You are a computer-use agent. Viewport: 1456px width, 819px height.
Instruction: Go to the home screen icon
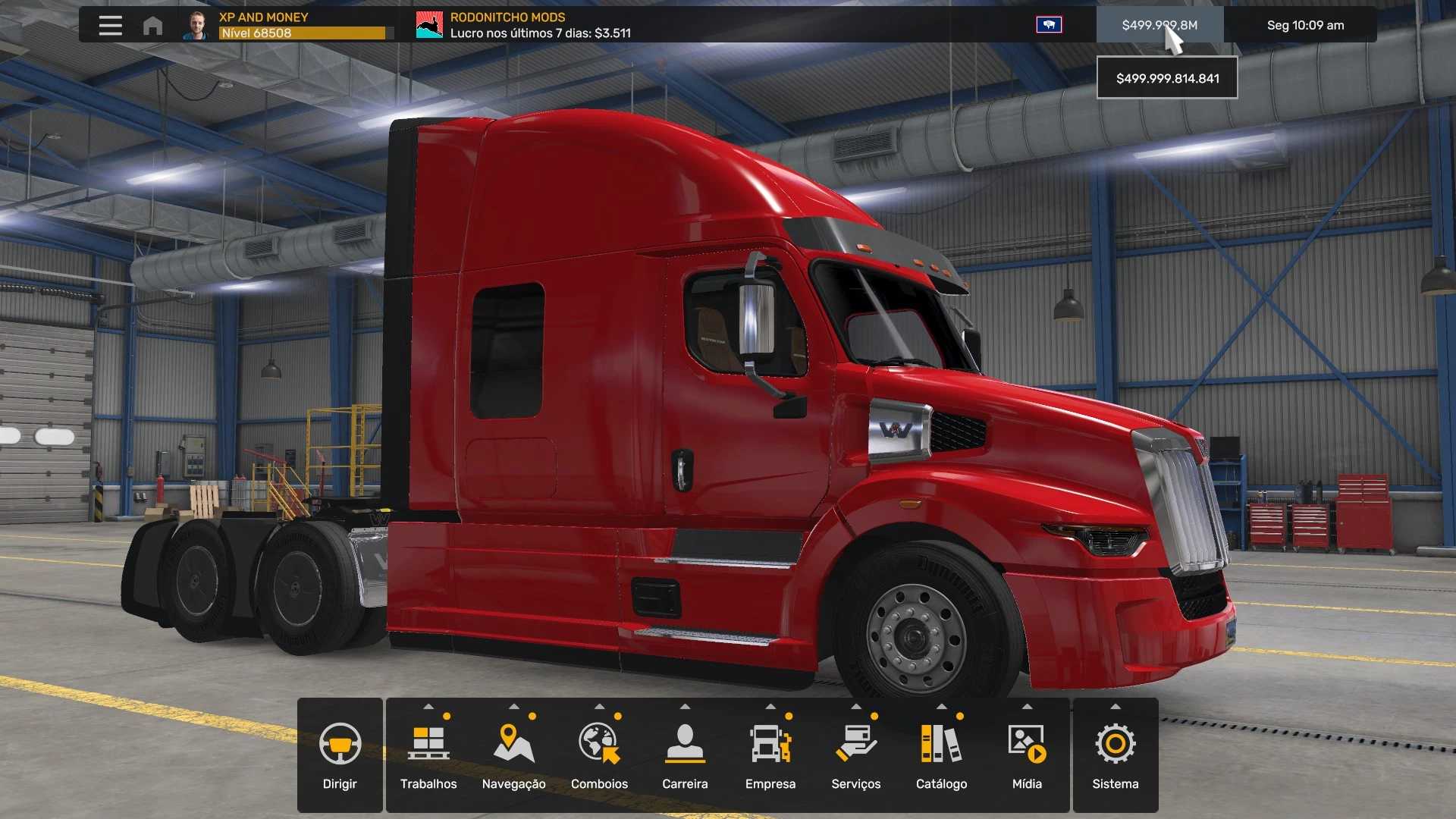click(x=152, y=26)
